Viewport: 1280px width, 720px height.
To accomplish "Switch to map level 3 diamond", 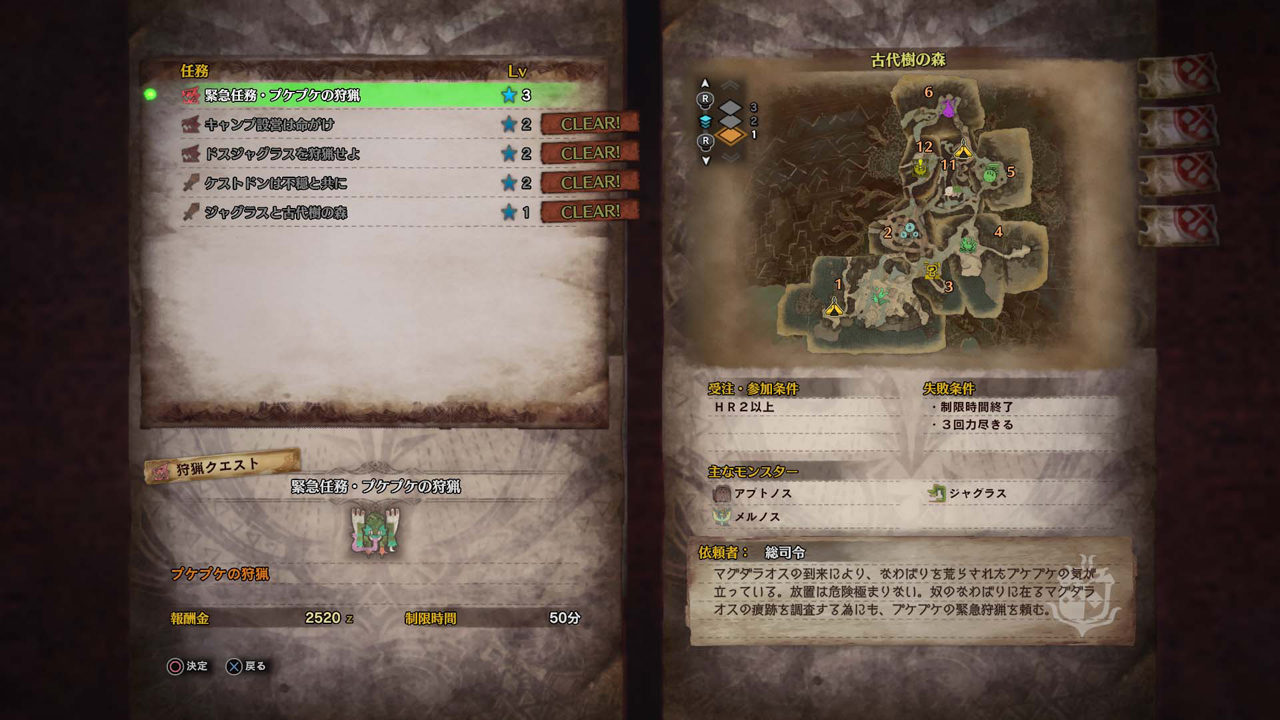I will [x=730, y=107].
